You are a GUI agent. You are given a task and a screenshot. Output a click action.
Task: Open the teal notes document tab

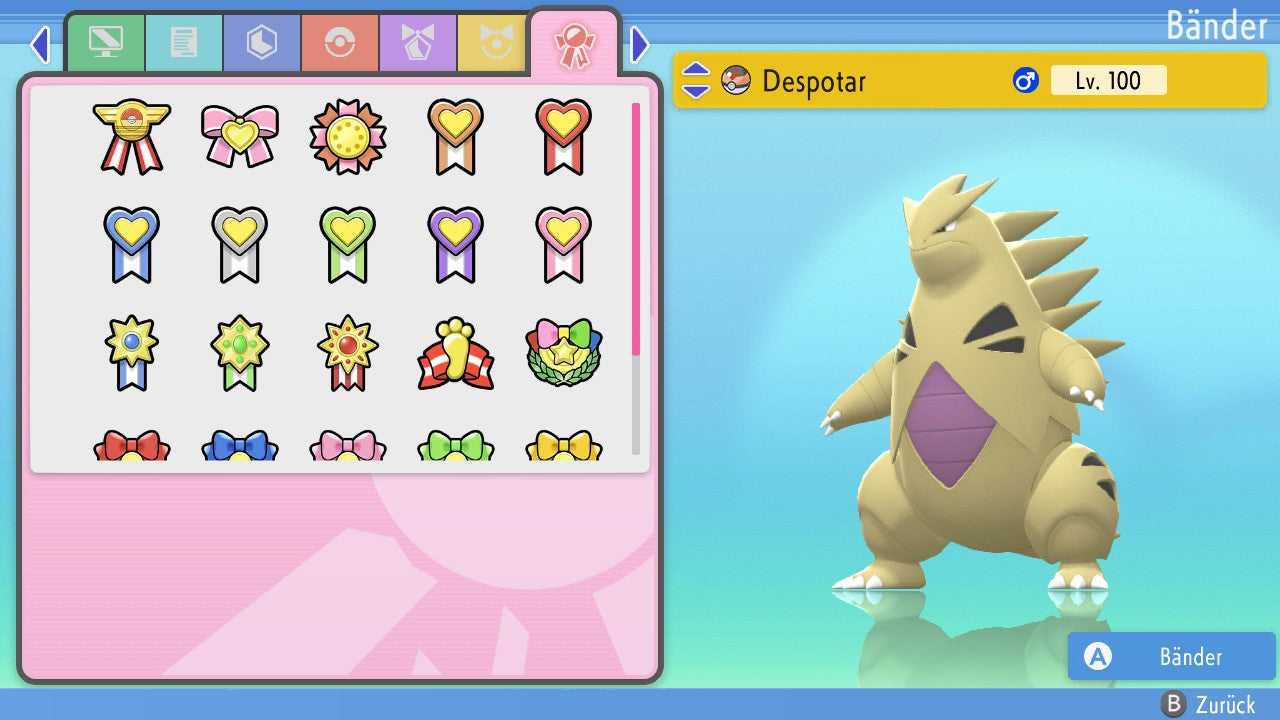(x=184, y=42)
